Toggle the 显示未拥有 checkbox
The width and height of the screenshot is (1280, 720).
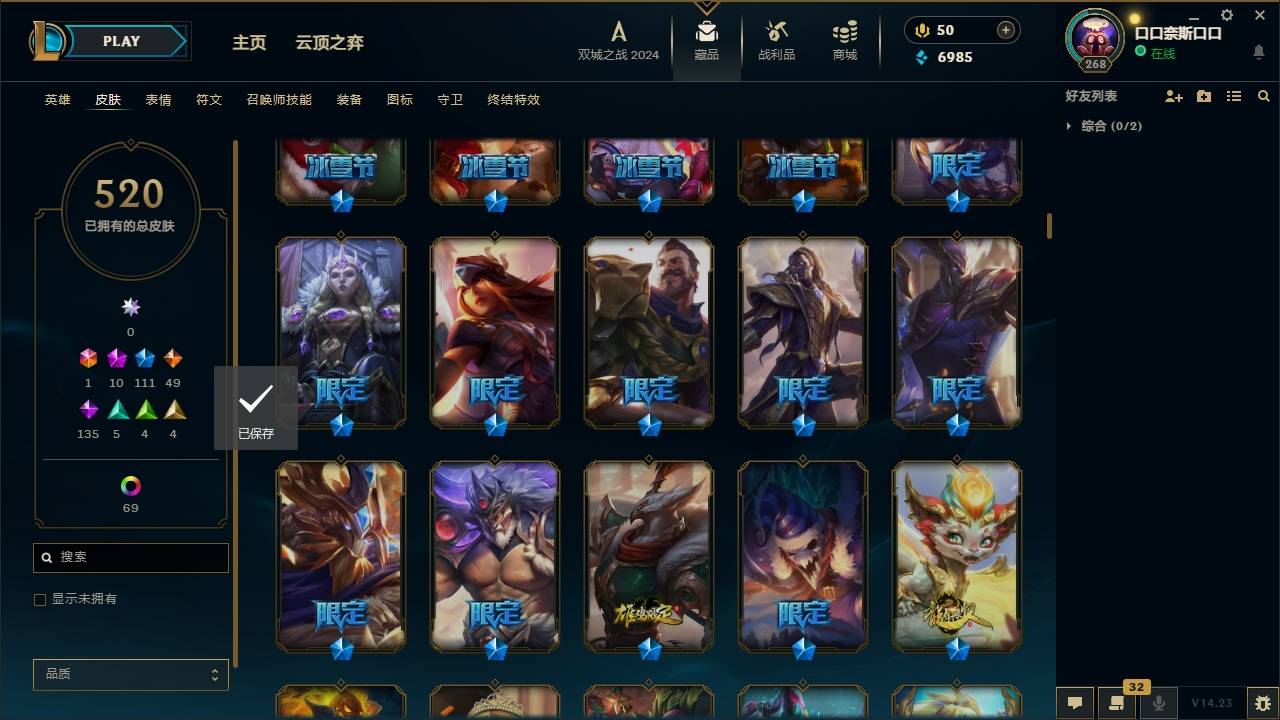pyautogui.click(x=40, y=600)
